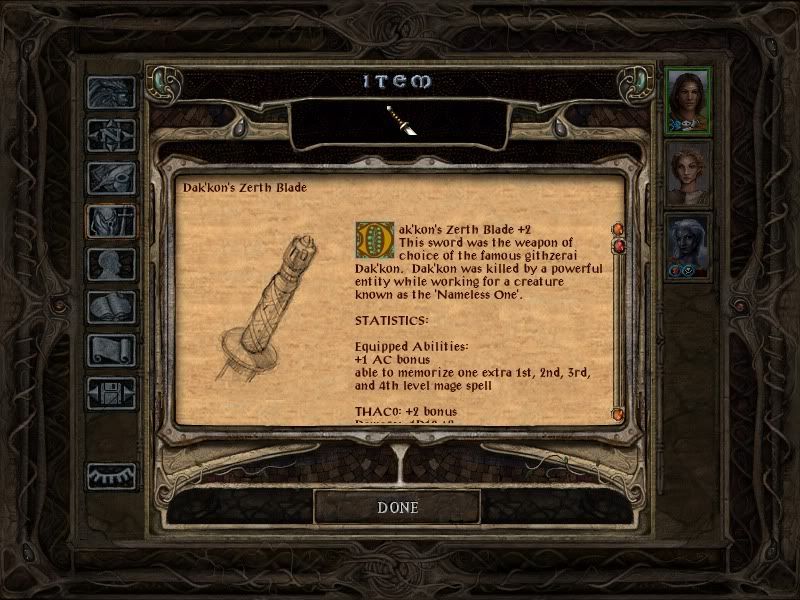
Task: Open the mage spellbook button
Action: [111, 307]
